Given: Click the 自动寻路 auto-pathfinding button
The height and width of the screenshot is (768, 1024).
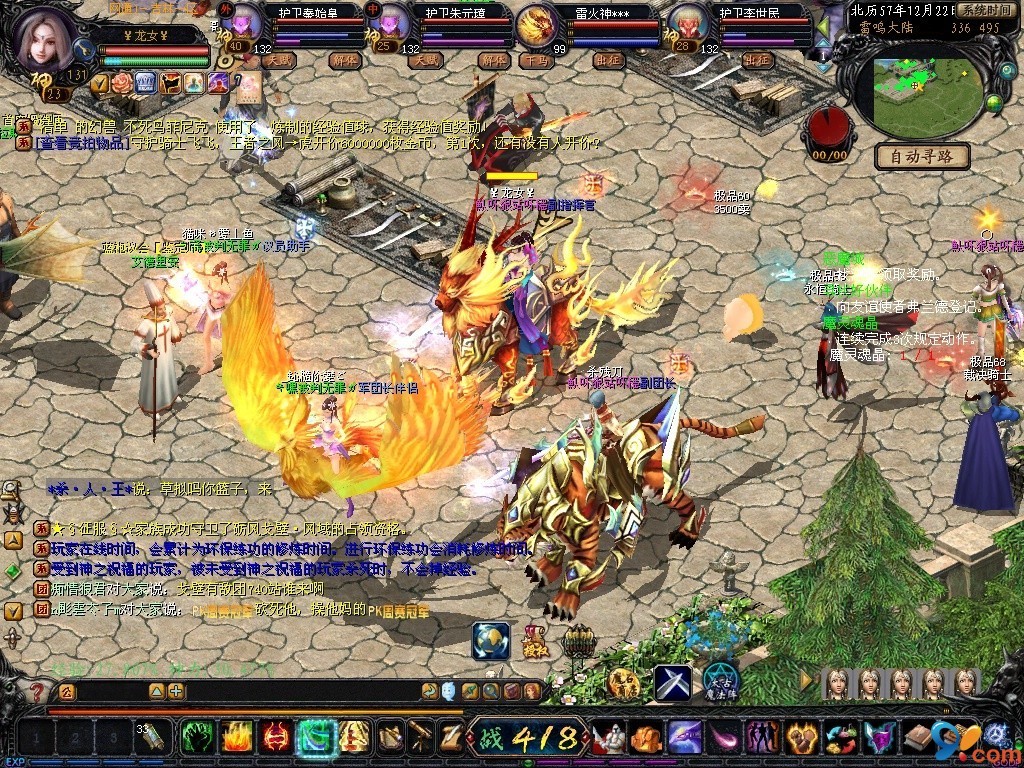Looking at the screenshot, I should coord(922,156).
